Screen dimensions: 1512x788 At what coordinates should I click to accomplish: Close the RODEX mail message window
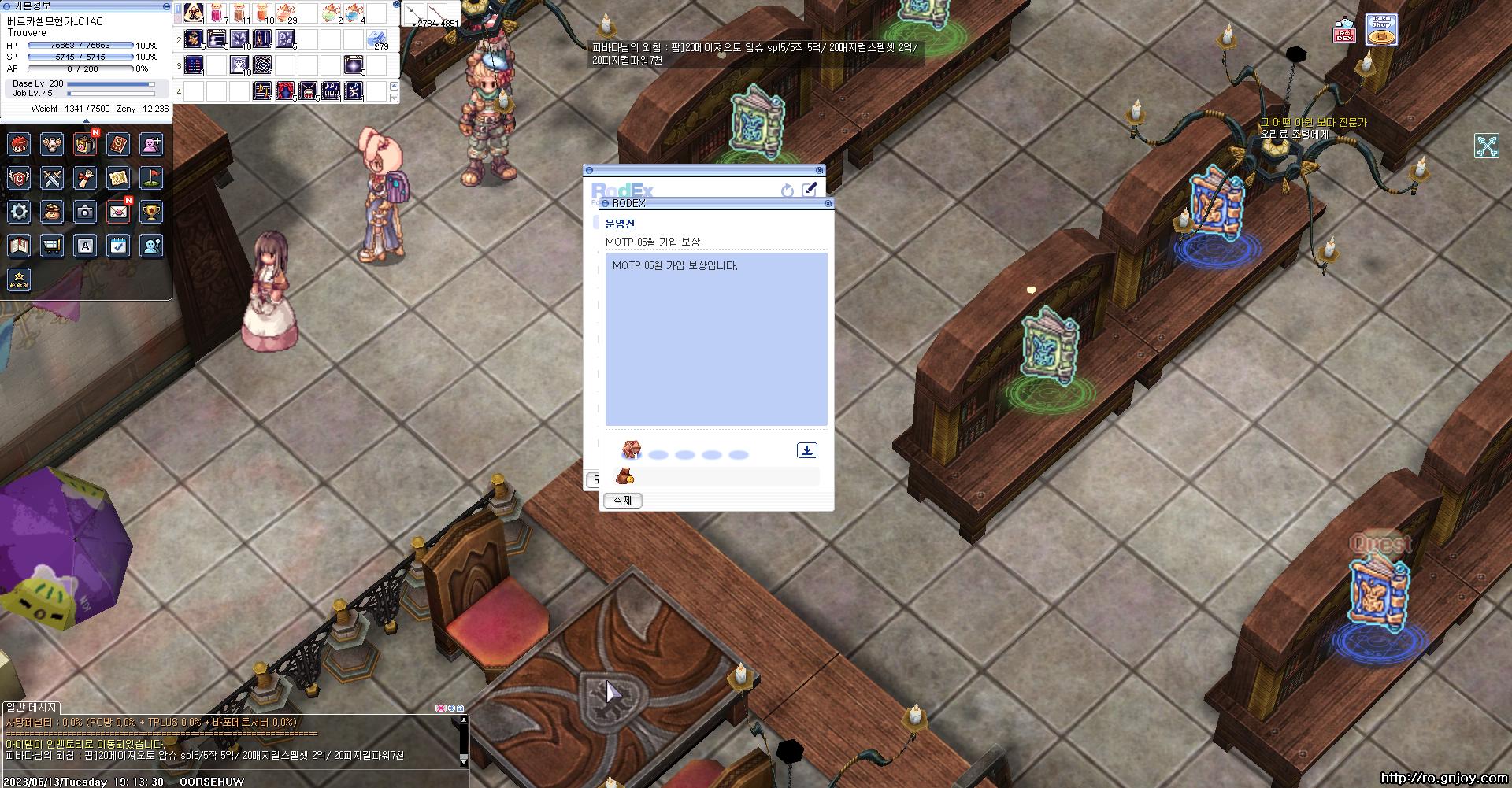pyautogui.click(x=828, y=203)
